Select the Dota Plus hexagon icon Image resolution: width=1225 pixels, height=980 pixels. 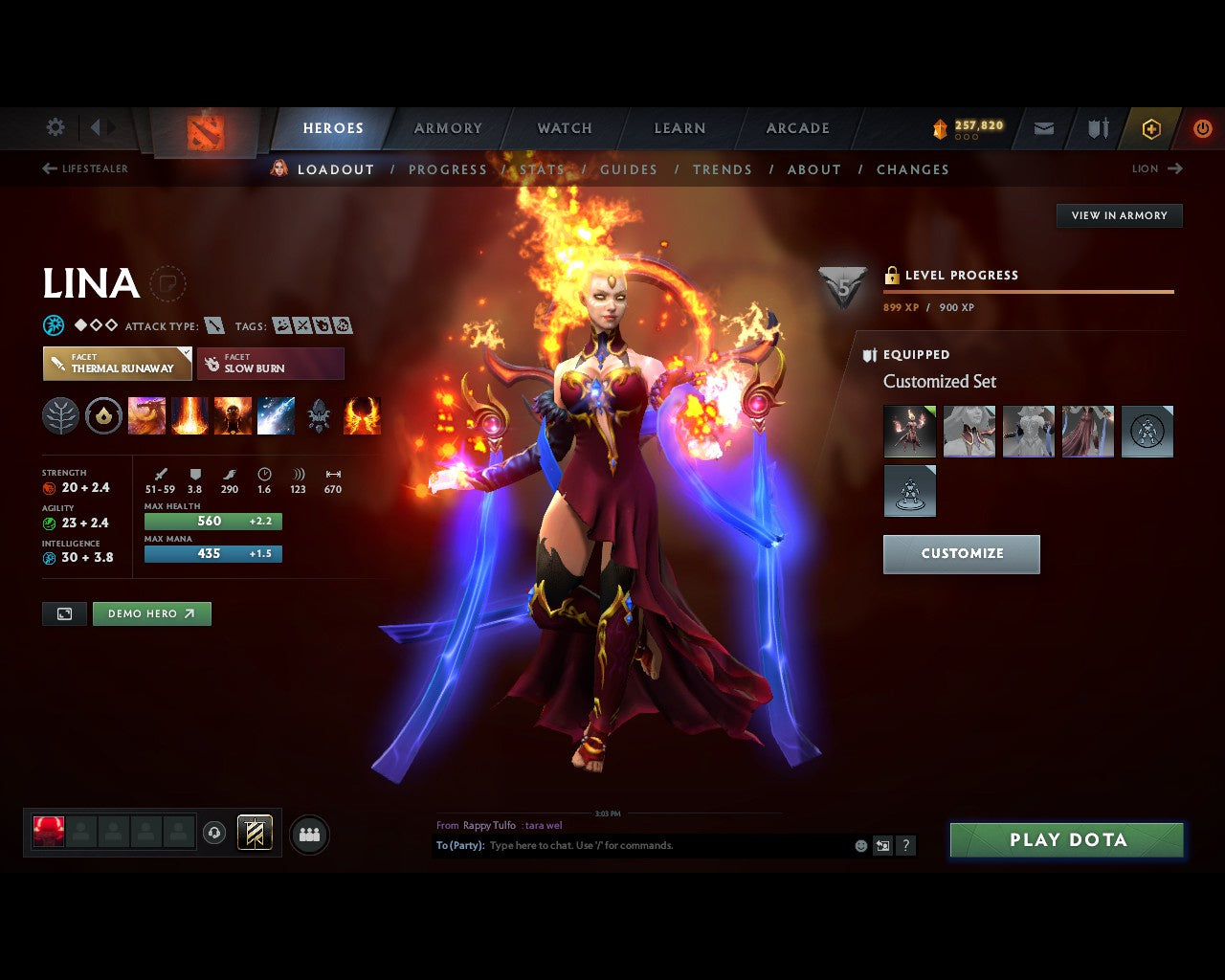click(x=1150, y=128)
